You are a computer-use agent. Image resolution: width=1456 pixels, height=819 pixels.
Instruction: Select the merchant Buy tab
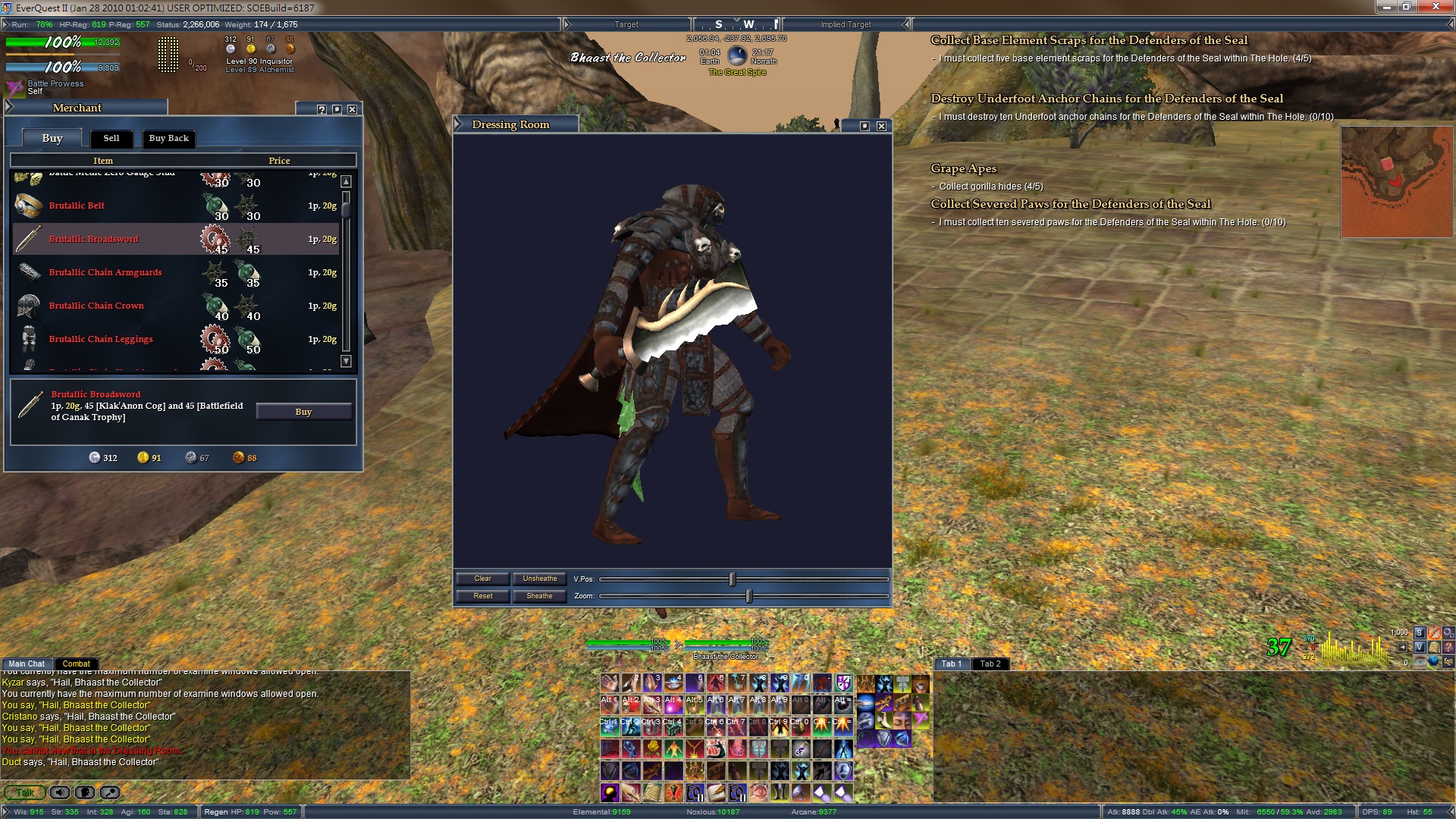point(52,138)
